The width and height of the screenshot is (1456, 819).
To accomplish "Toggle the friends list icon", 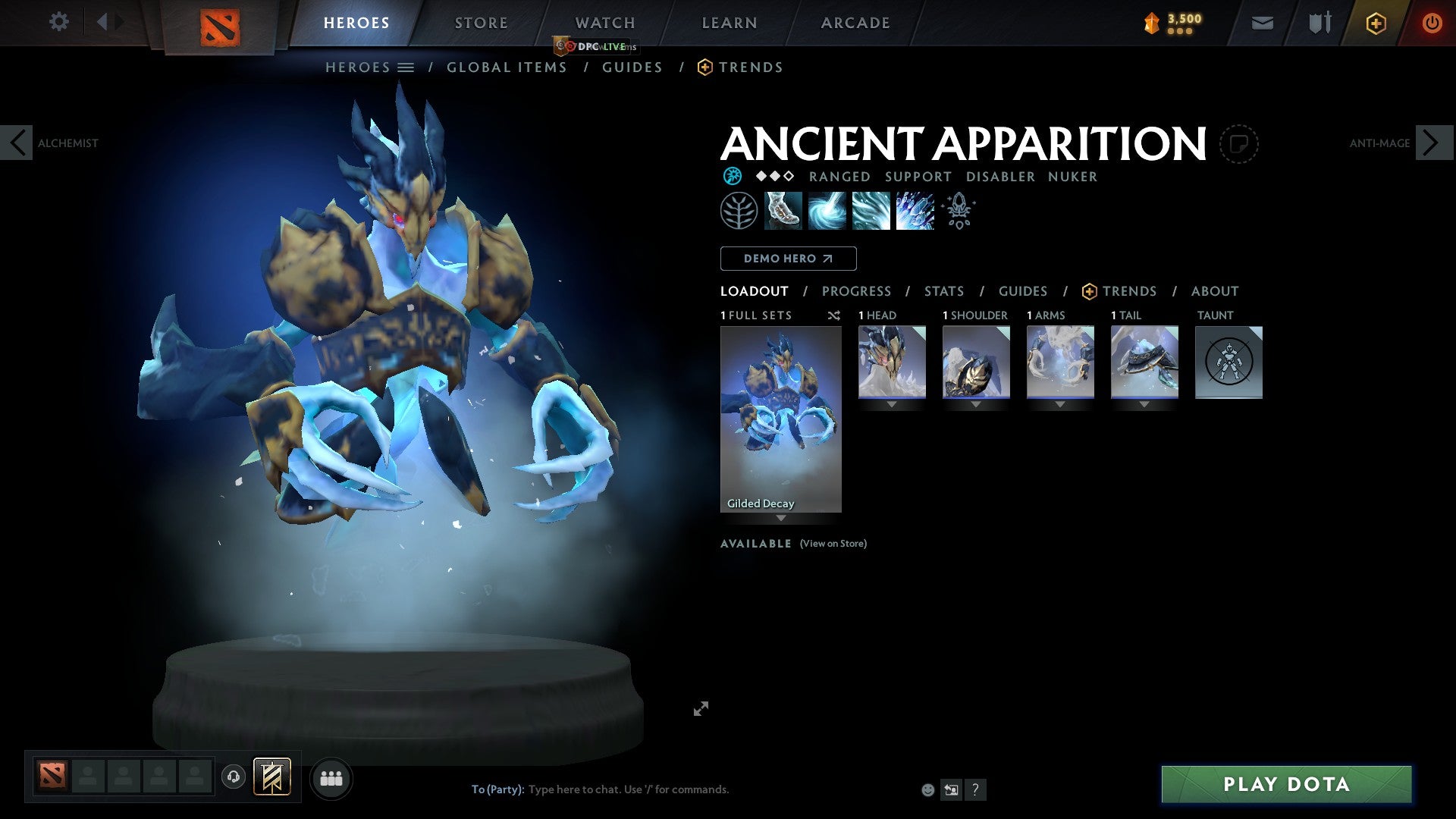I will tap(331, 778).
